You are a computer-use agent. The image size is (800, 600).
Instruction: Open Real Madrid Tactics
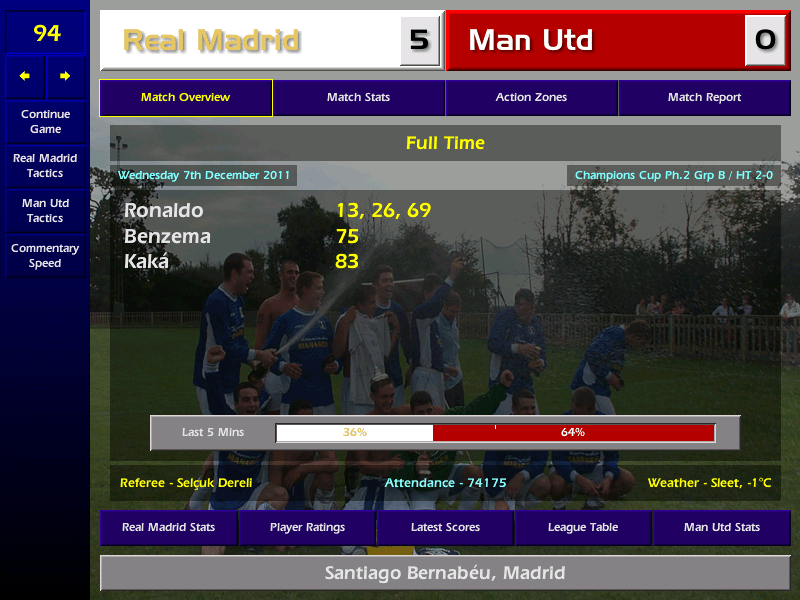coord(45,165)
